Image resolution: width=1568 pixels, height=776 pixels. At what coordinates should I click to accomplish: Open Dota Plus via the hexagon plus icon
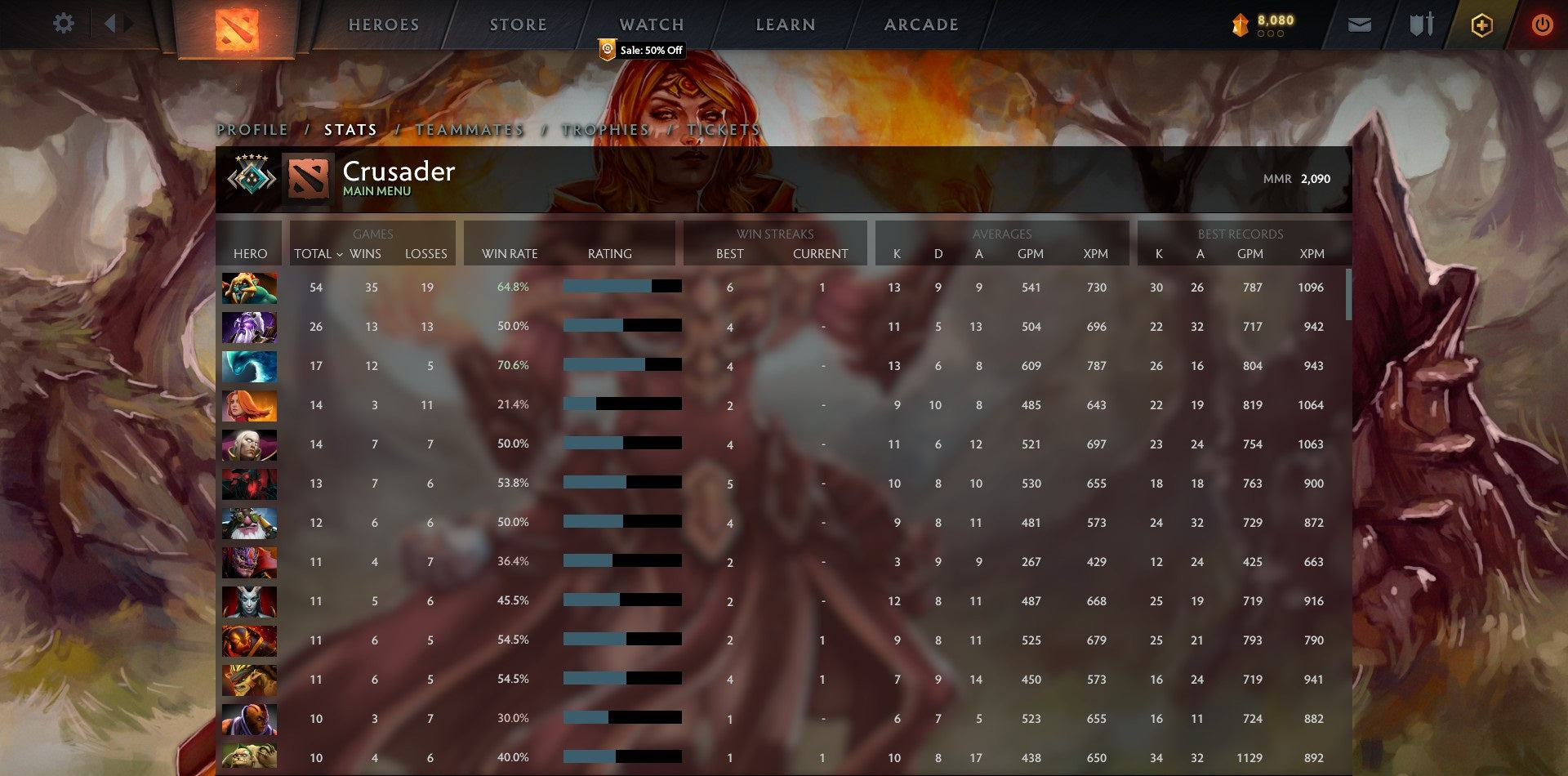tap(1483, 25)
